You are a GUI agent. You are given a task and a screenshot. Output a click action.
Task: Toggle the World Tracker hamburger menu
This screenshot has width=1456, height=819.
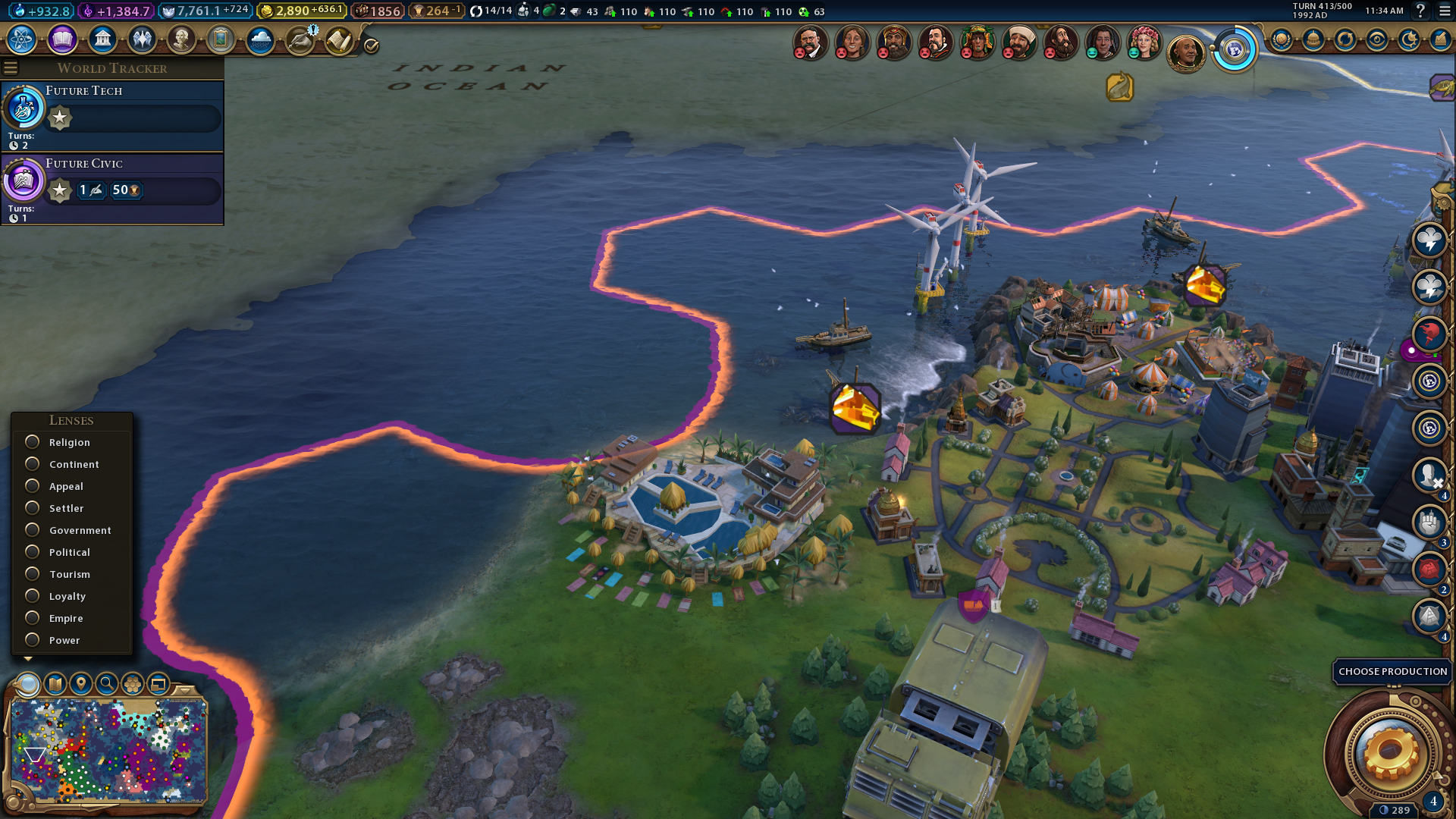[x=11, y=68]
